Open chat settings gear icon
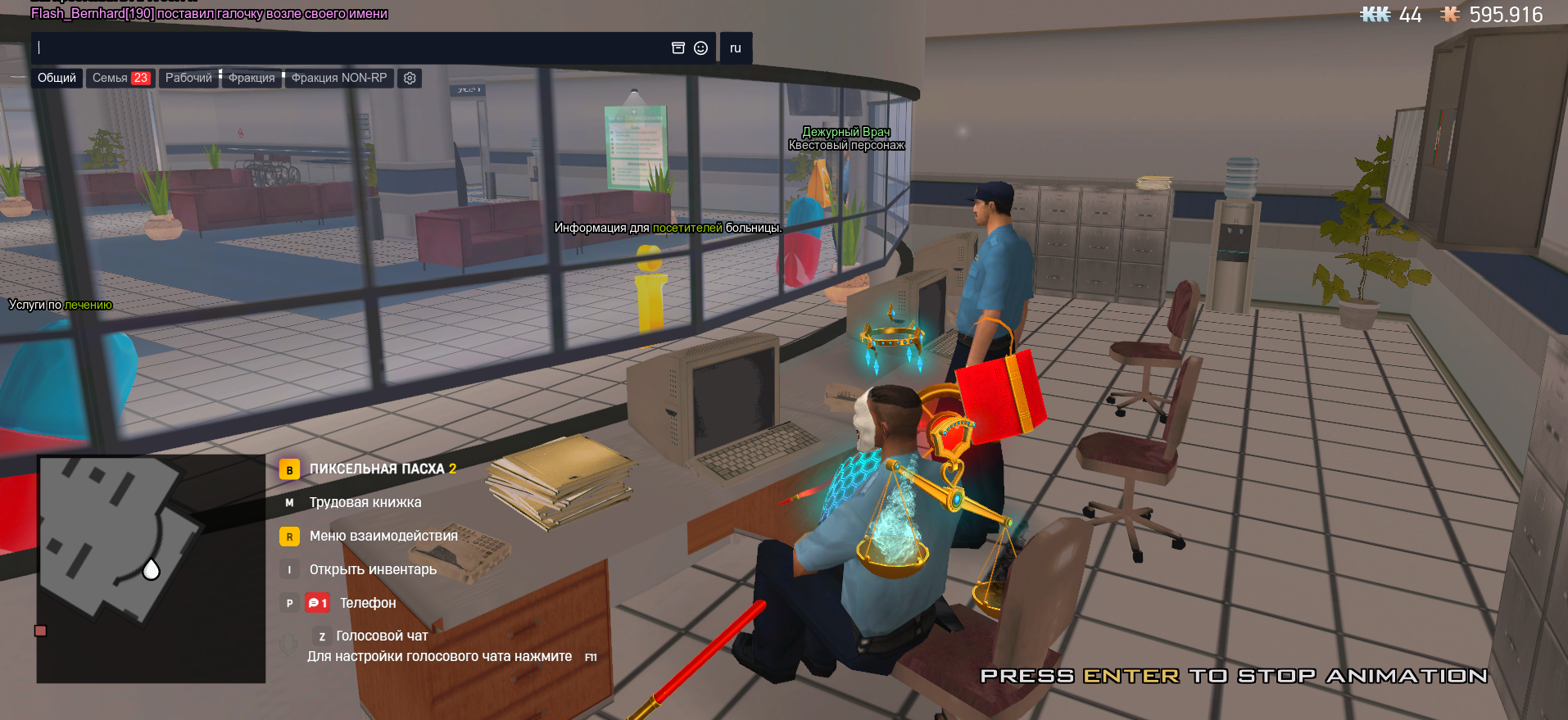Screen dimensions: 1568x720 (x=410, y=78)
